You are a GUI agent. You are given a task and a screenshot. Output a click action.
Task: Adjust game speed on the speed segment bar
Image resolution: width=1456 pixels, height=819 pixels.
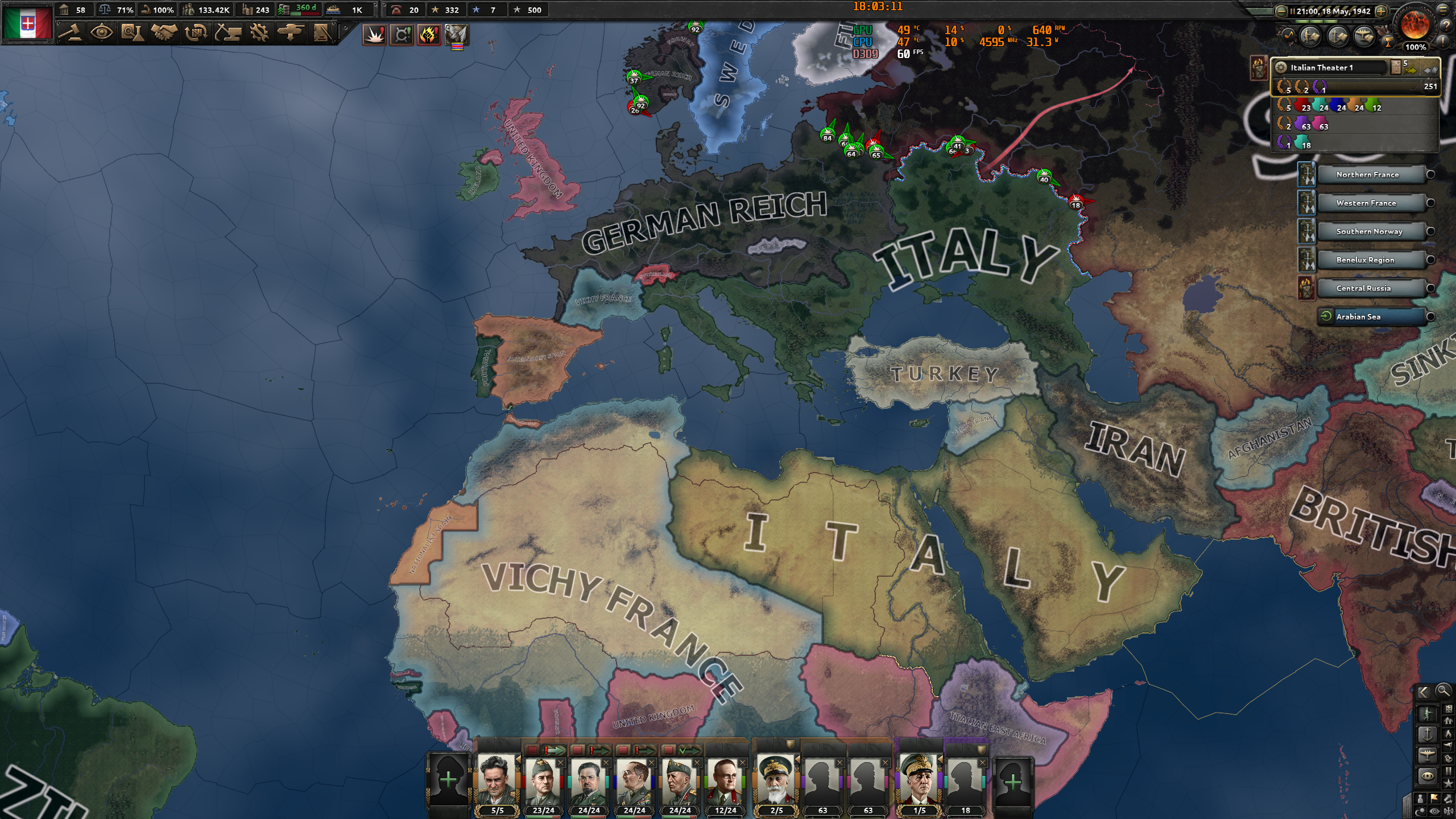(1331, 23)
